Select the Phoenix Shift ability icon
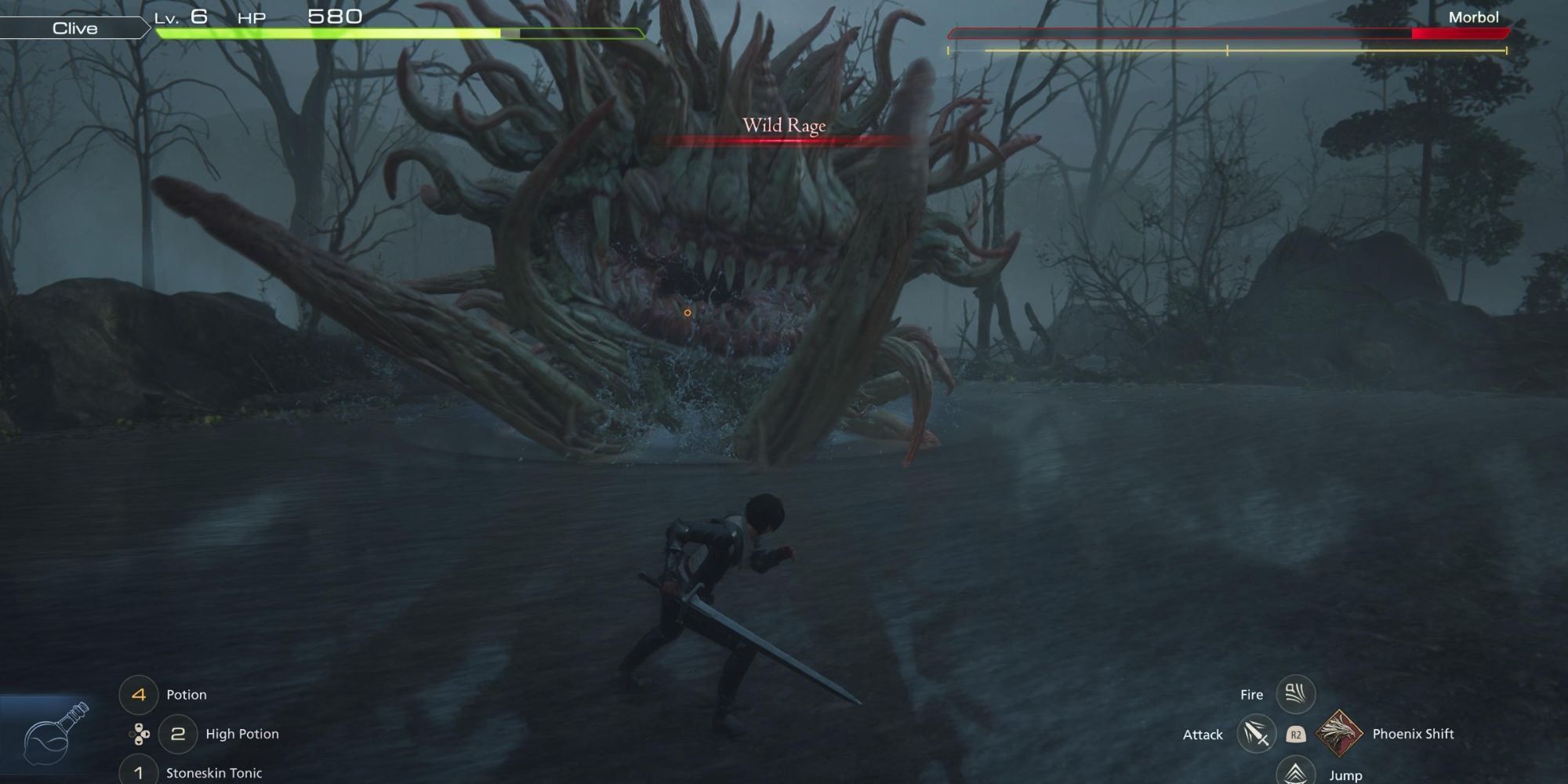The height and width of the screenshot is (784, 1568). [x=1338, y=733]
